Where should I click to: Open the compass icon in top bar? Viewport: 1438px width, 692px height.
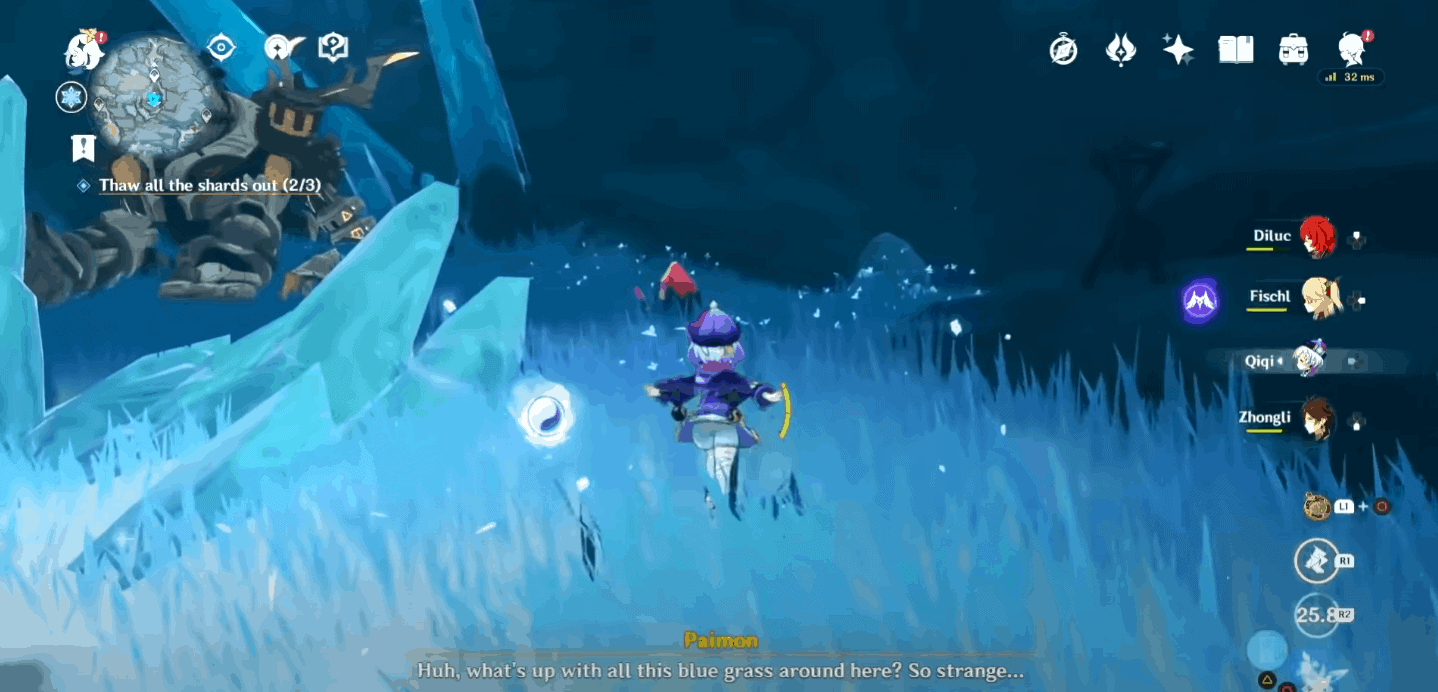tap(1063, 49)
